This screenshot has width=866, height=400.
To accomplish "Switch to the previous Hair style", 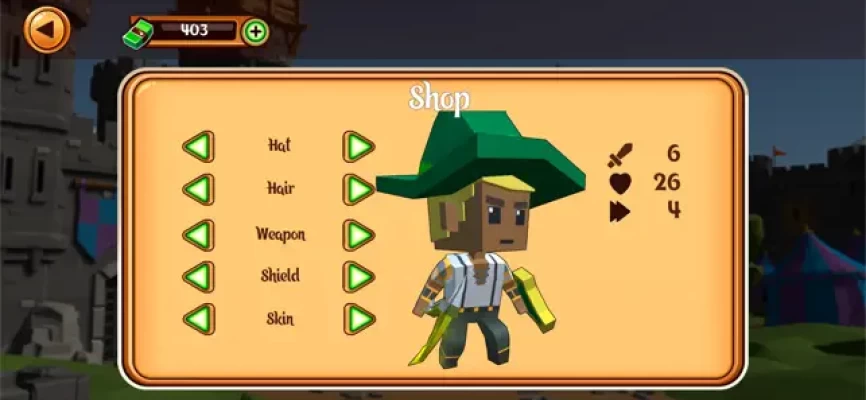I will coord(198,189).
